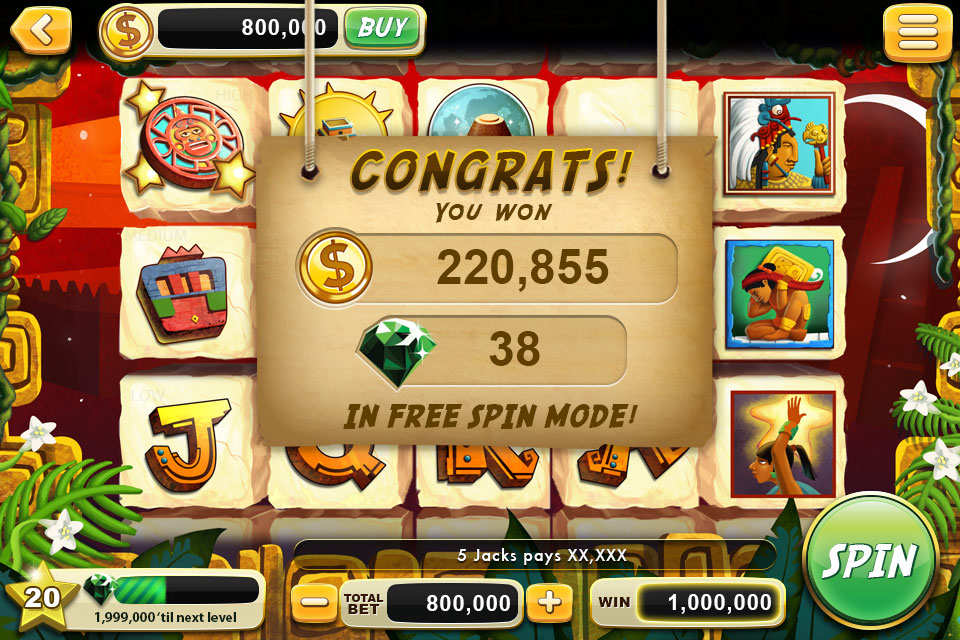Open the hamburger menu
Viewport: 960px width, 640px height.
click(x=916, y=31)
